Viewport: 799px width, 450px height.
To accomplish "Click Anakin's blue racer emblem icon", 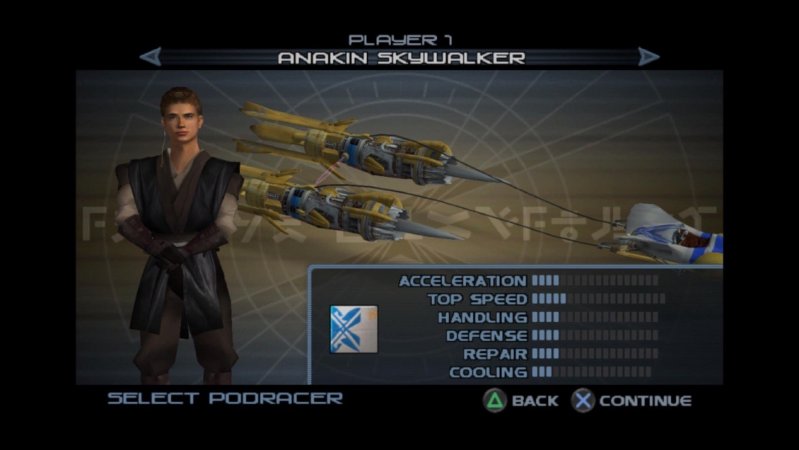I will coord(353,330).
